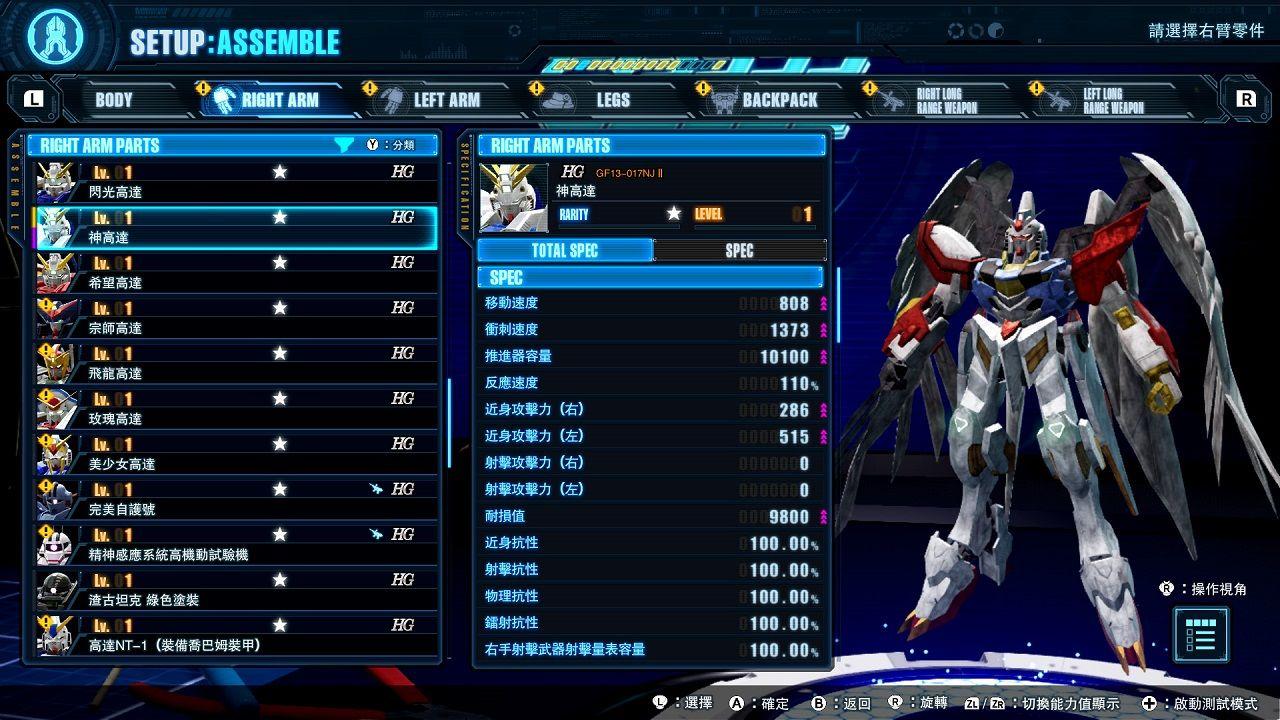
Task: Click the Y 分類 sorting button
Action: (393, 145)
